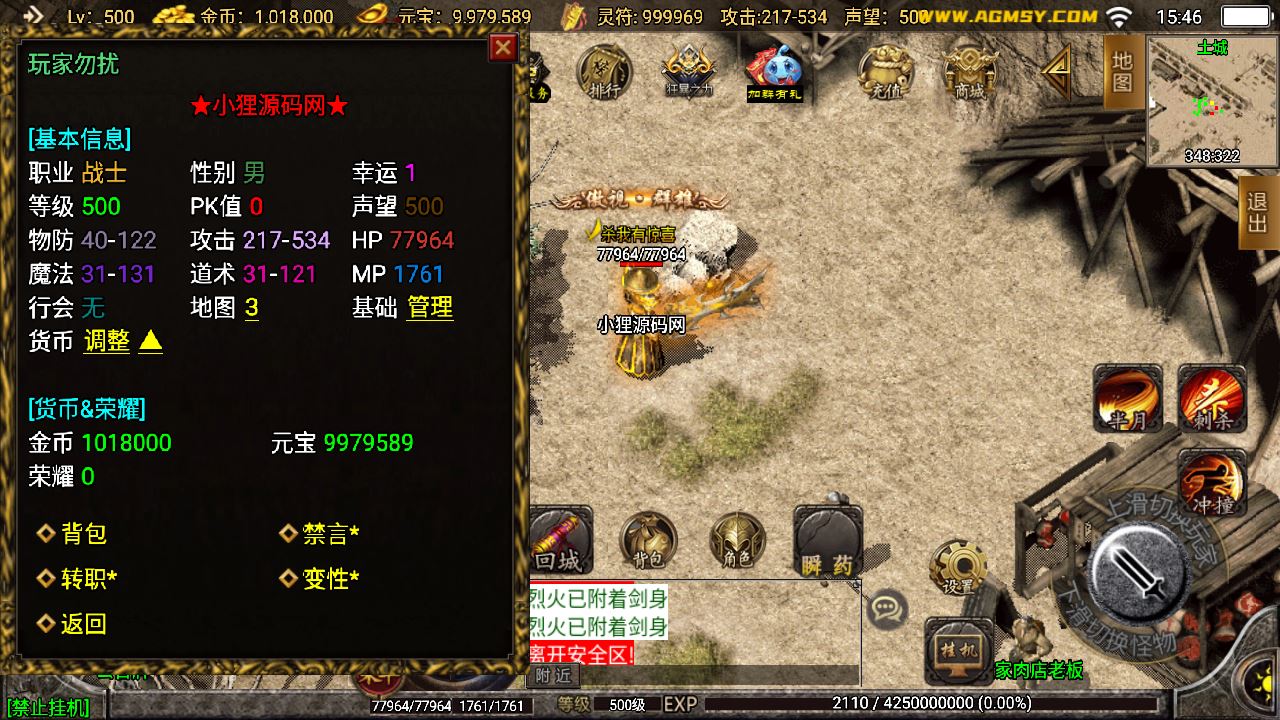Open the 地图 map tab

(x=1123, y=72)
